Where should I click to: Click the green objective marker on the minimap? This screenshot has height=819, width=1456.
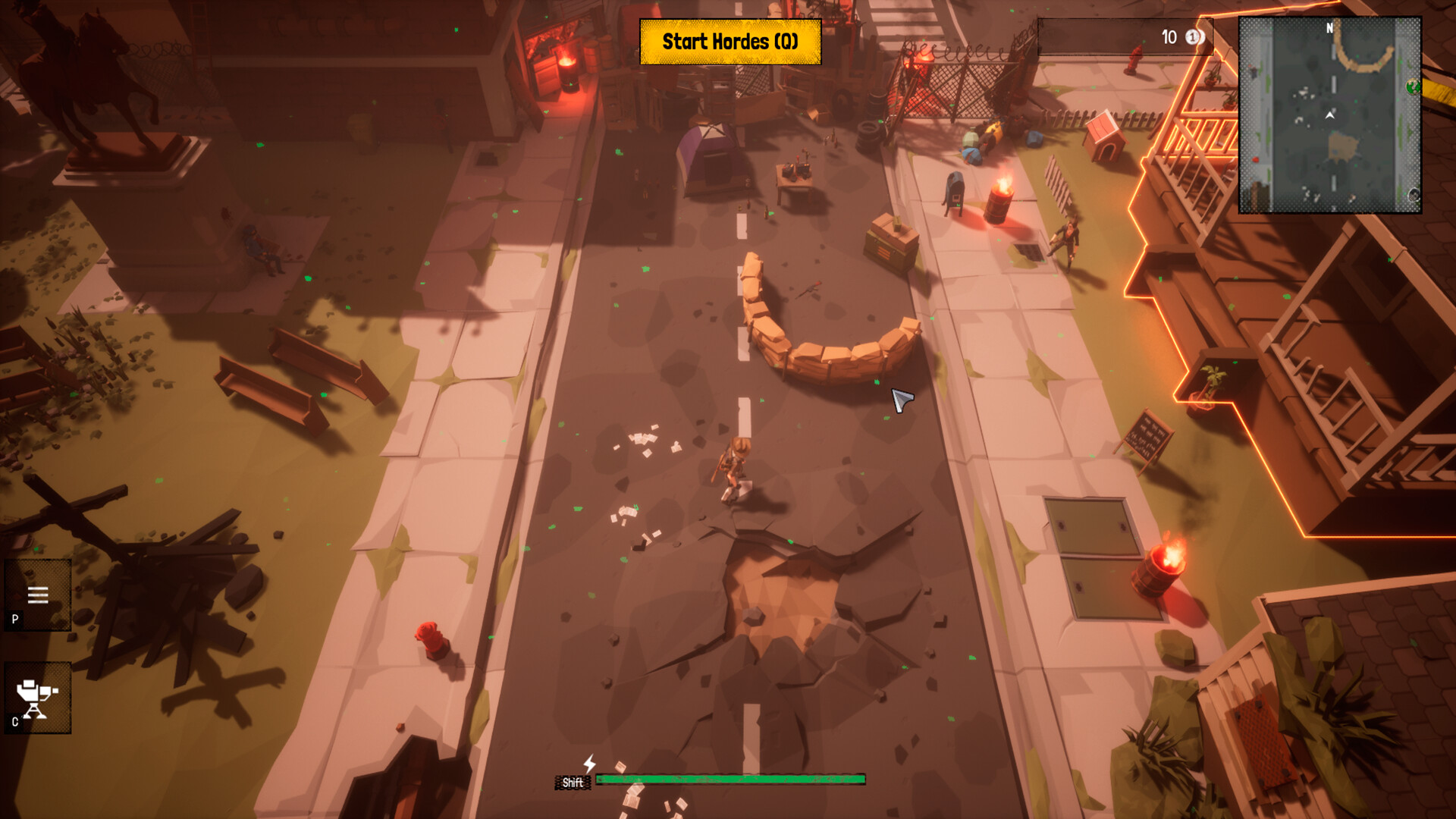tap(1413, 86)
